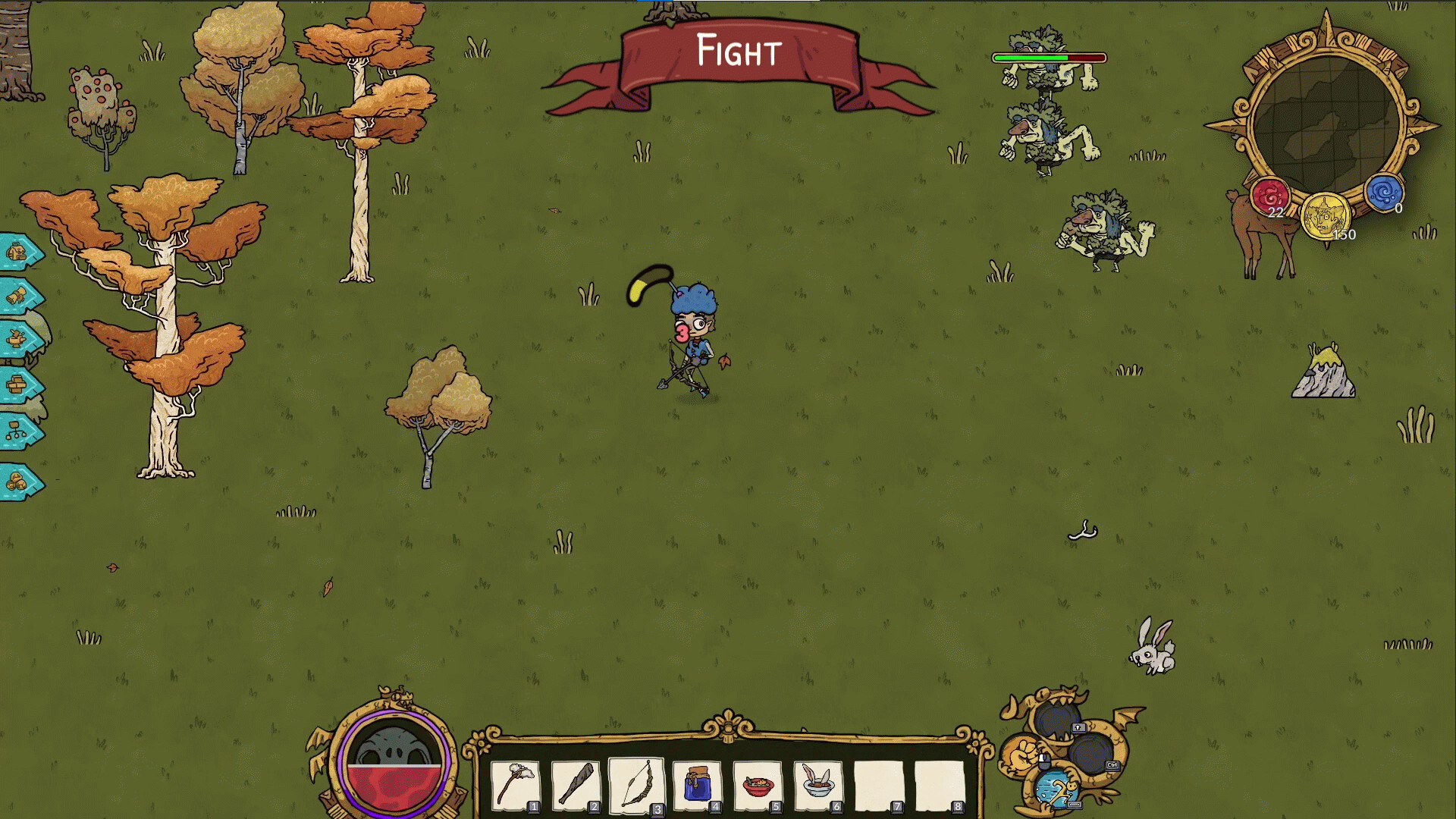Select the stone axe hotbar slot
This screenshot has height=819, width=1456.
point(516,784)
